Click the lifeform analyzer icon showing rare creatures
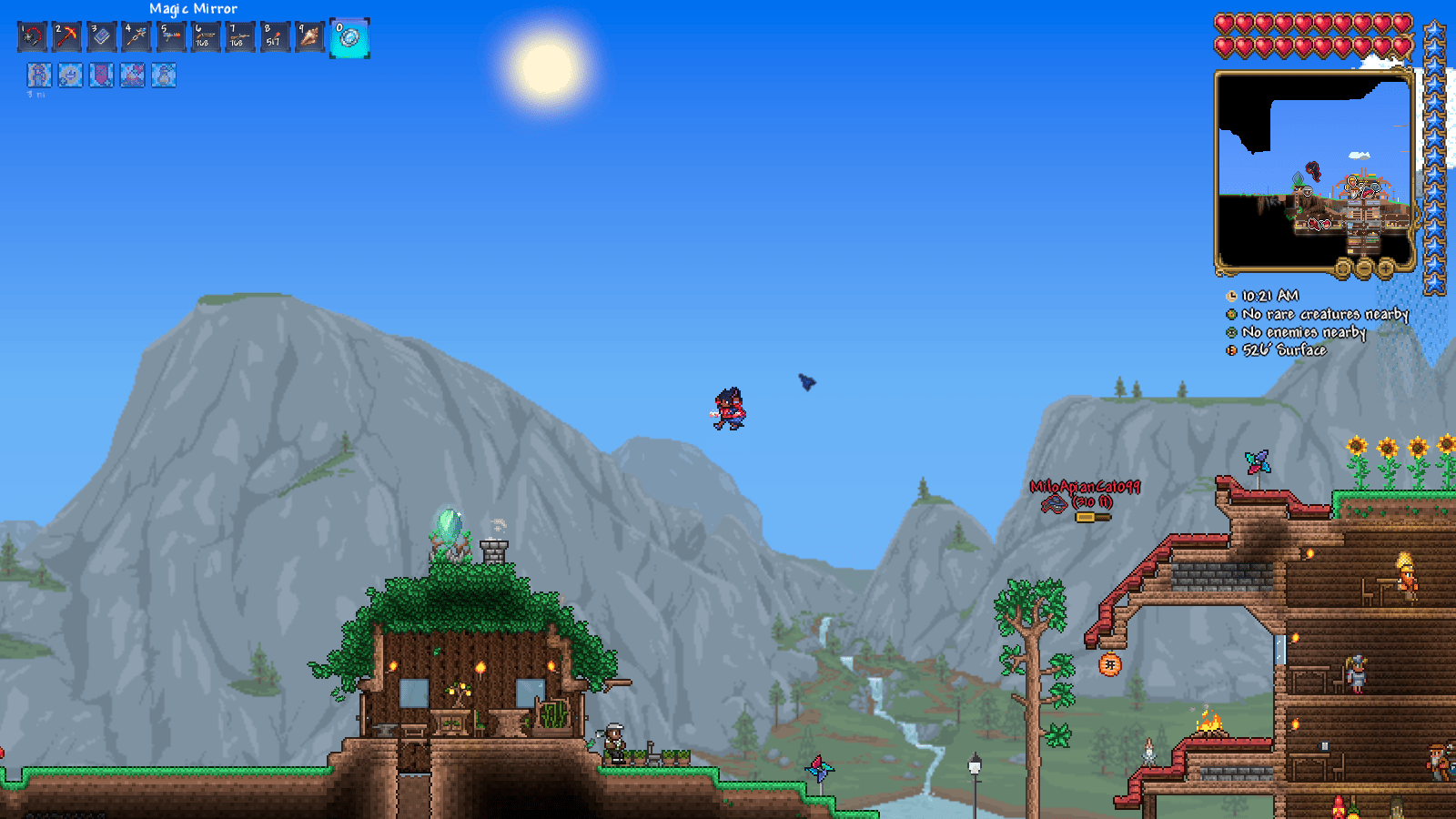This screenshot has height=819, width=1456. tap(1230, 314)
